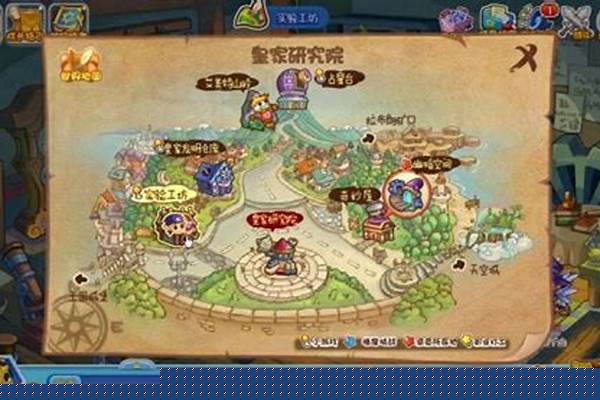
Task: Open the top-left map scroll icon
Action: [x=69, y=18]
